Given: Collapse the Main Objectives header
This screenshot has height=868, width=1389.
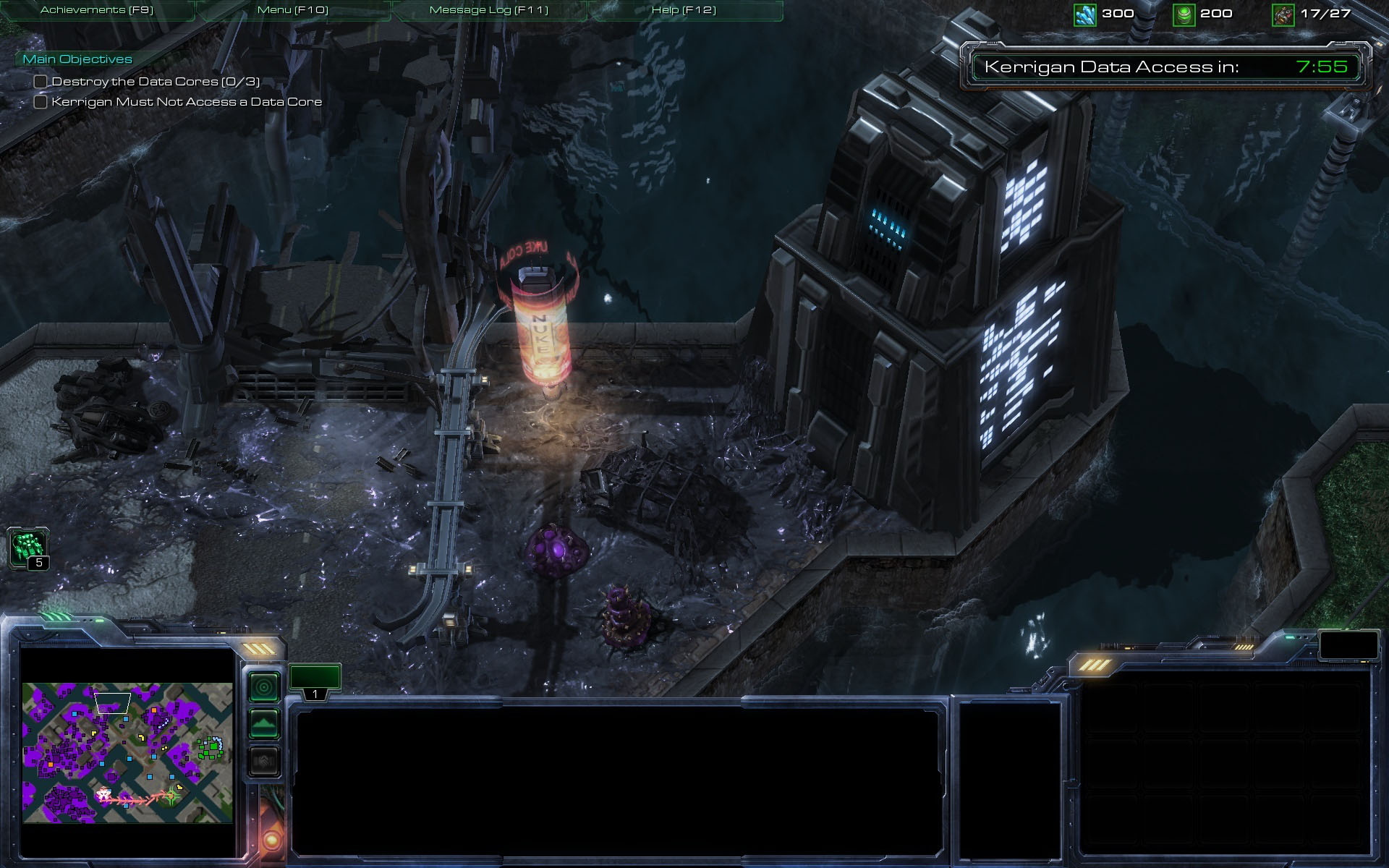Looking at the screenshot, I should coord(77,59).
